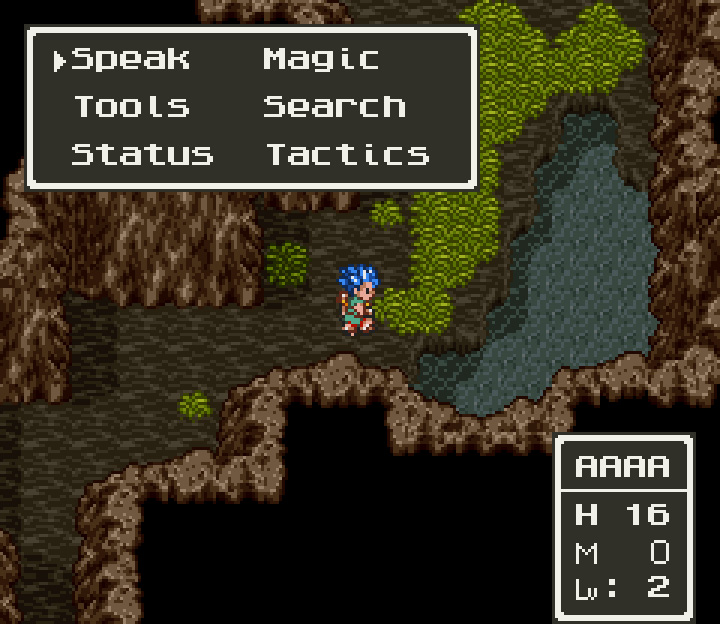Select the Speak command
Viewport: 720px width, 624px height.
[x=131, y=59]
